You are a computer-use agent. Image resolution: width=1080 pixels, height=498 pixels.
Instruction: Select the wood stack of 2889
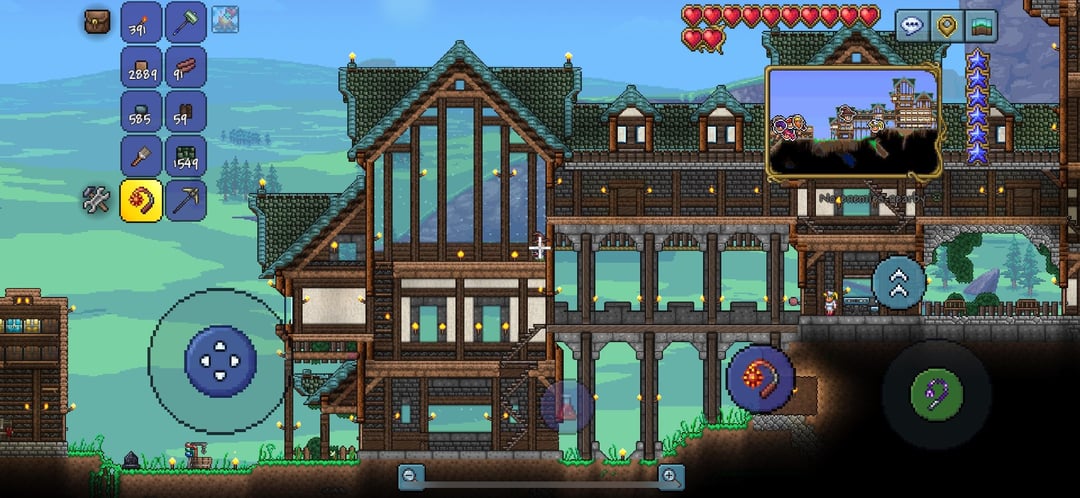pos(141,67)
